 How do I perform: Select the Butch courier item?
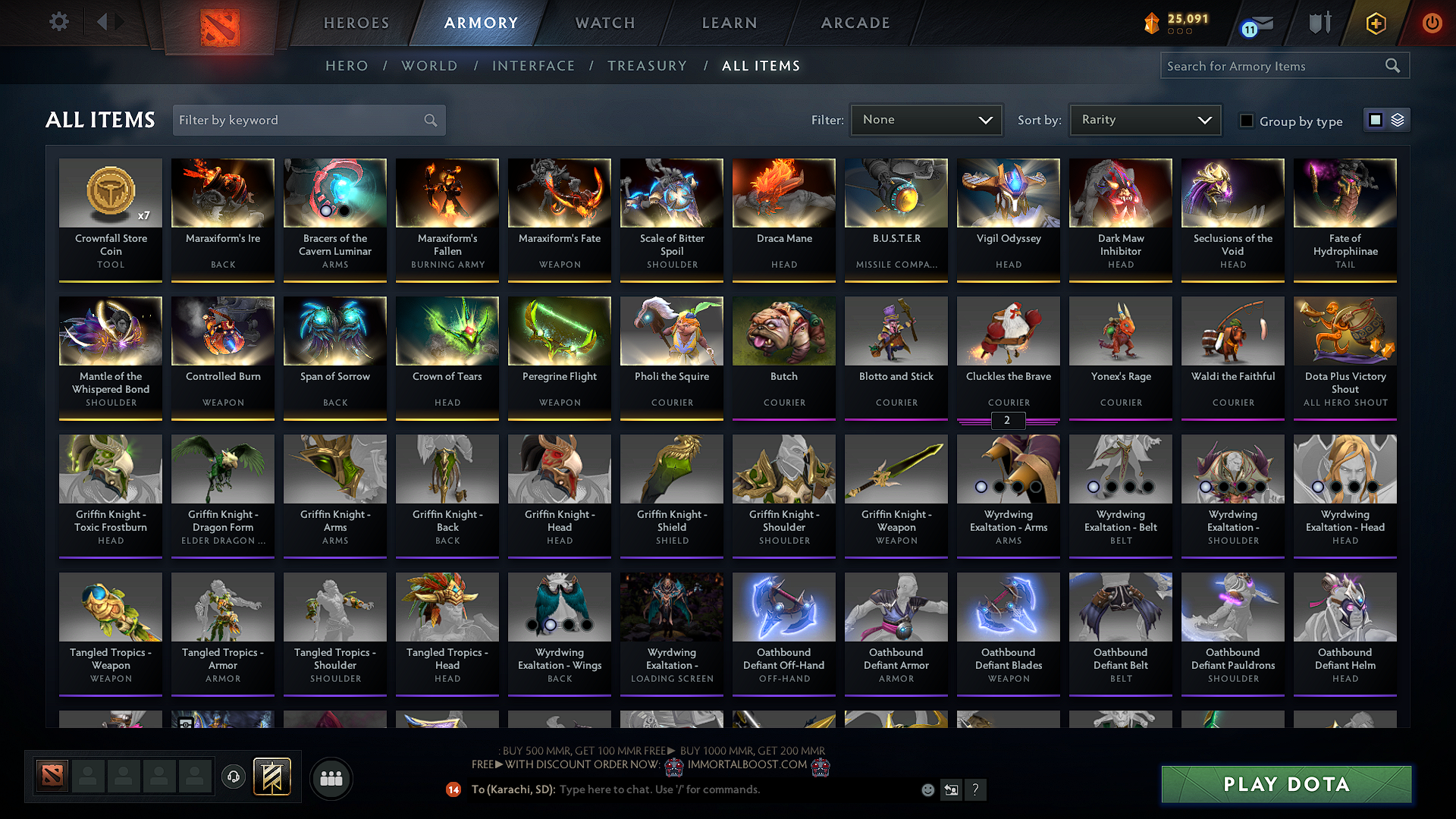(x=783, y=356)
